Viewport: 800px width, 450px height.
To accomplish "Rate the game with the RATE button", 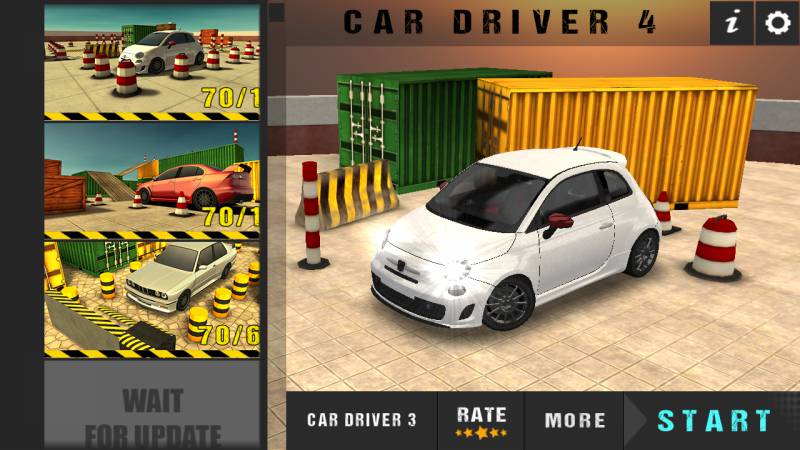I will 481,420.
